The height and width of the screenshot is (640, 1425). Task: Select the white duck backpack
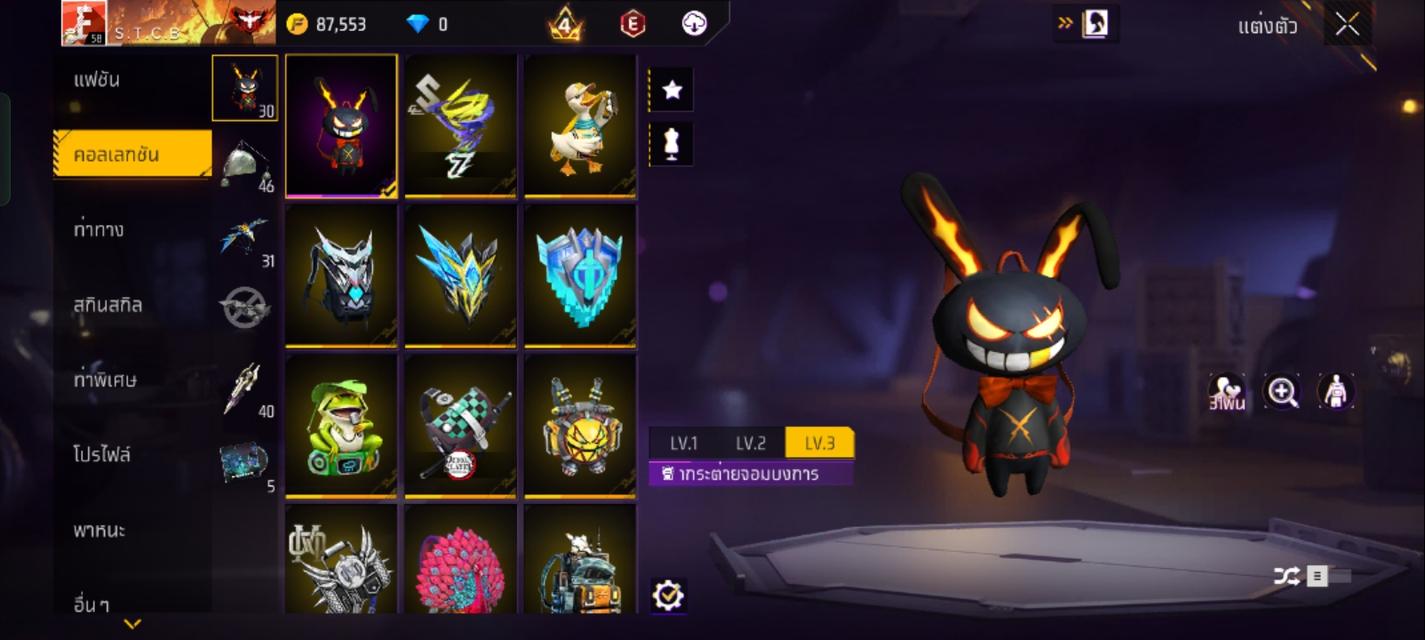(x=580, y=125)
